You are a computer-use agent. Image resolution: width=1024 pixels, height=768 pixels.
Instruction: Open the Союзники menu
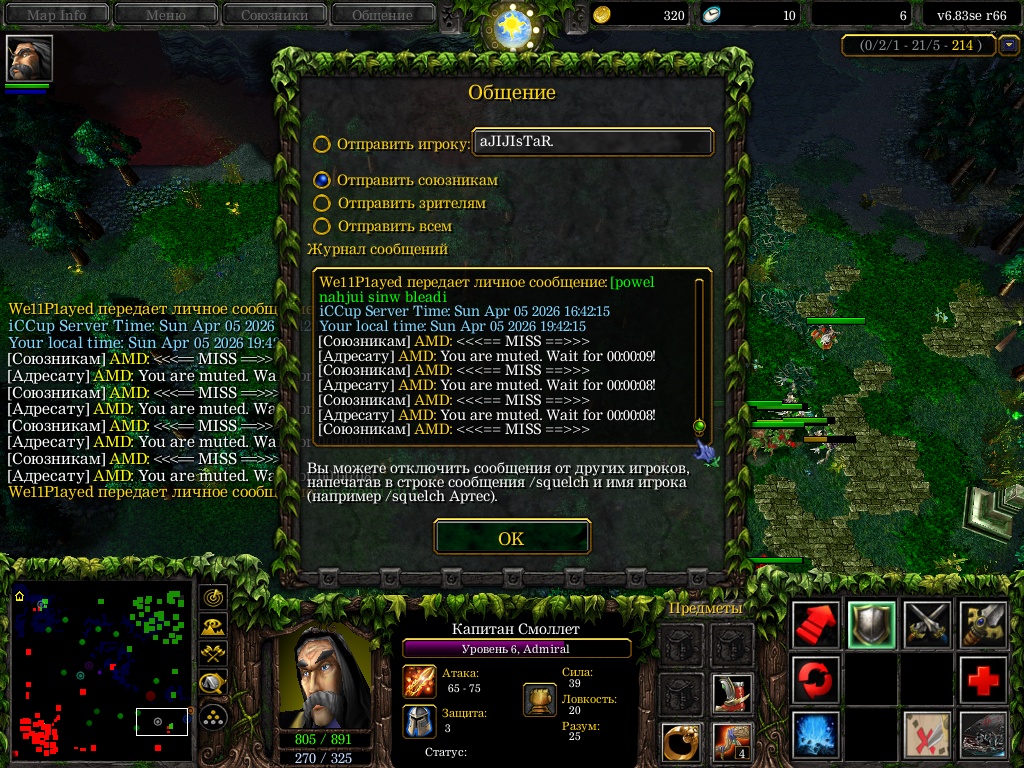[x=273, y=15]
